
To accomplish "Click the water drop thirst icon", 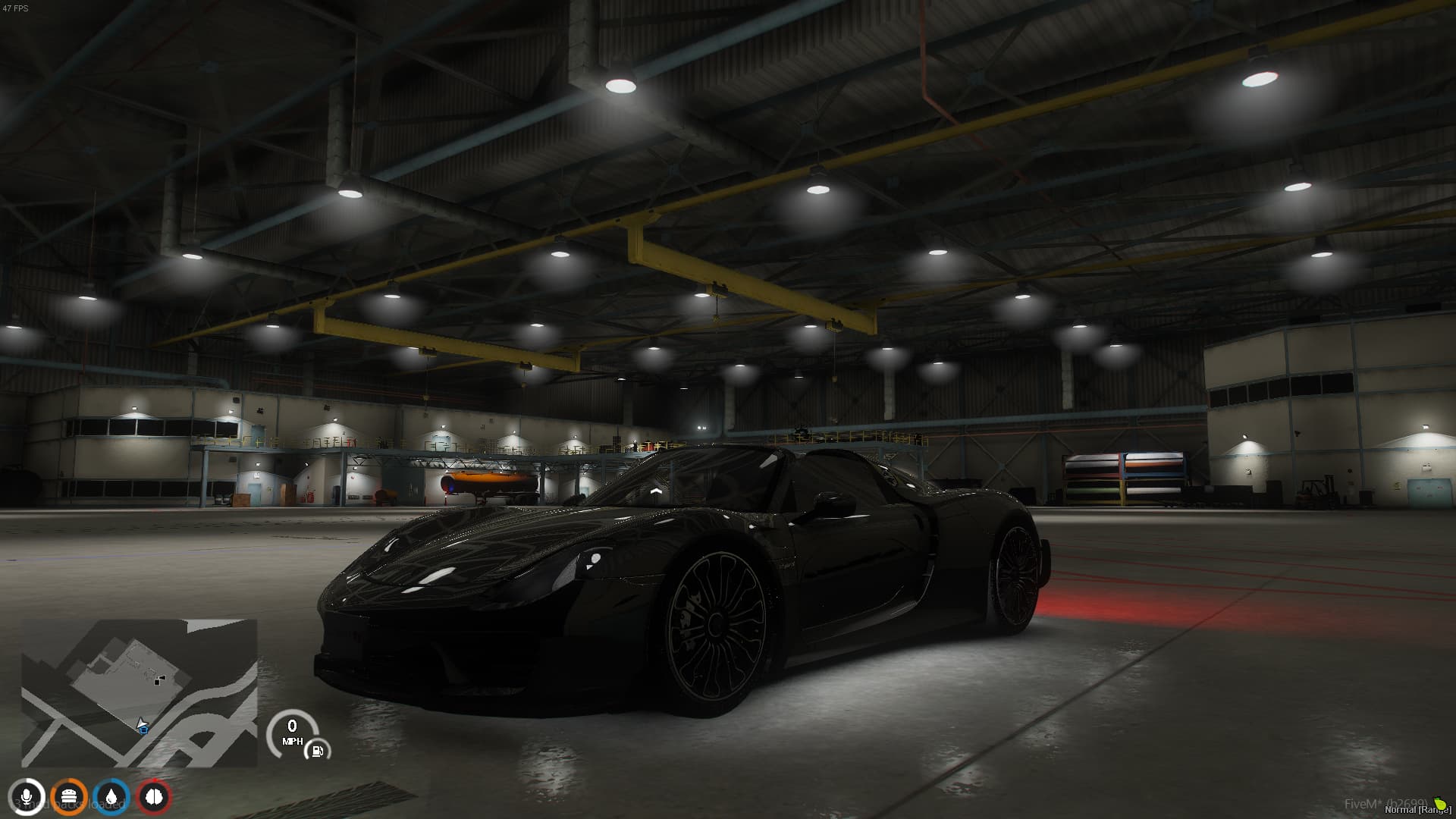I will pyautogui.click(x=111, y=797).
